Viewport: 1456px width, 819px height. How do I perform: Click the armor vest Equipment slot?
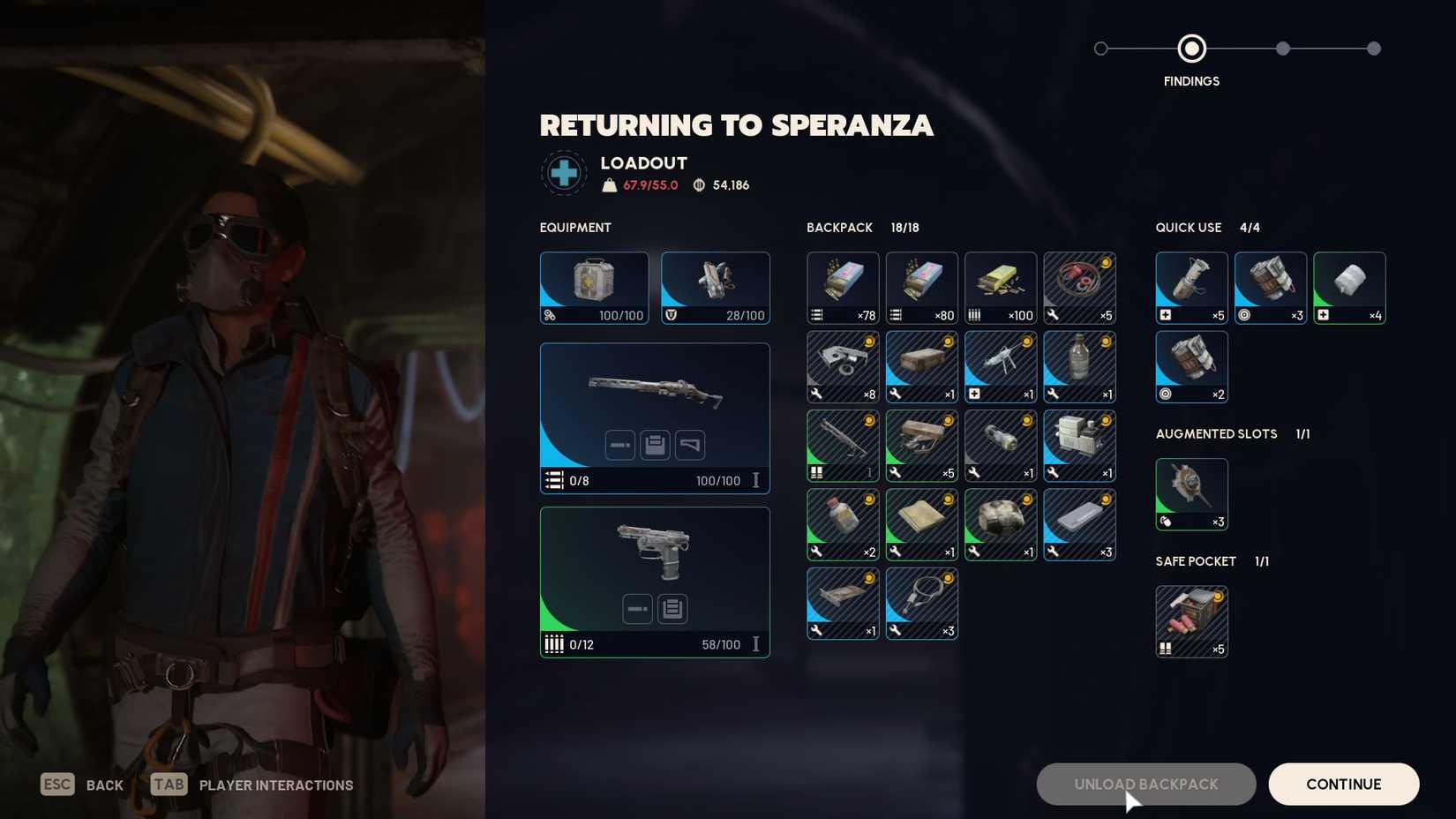(715, 288)
